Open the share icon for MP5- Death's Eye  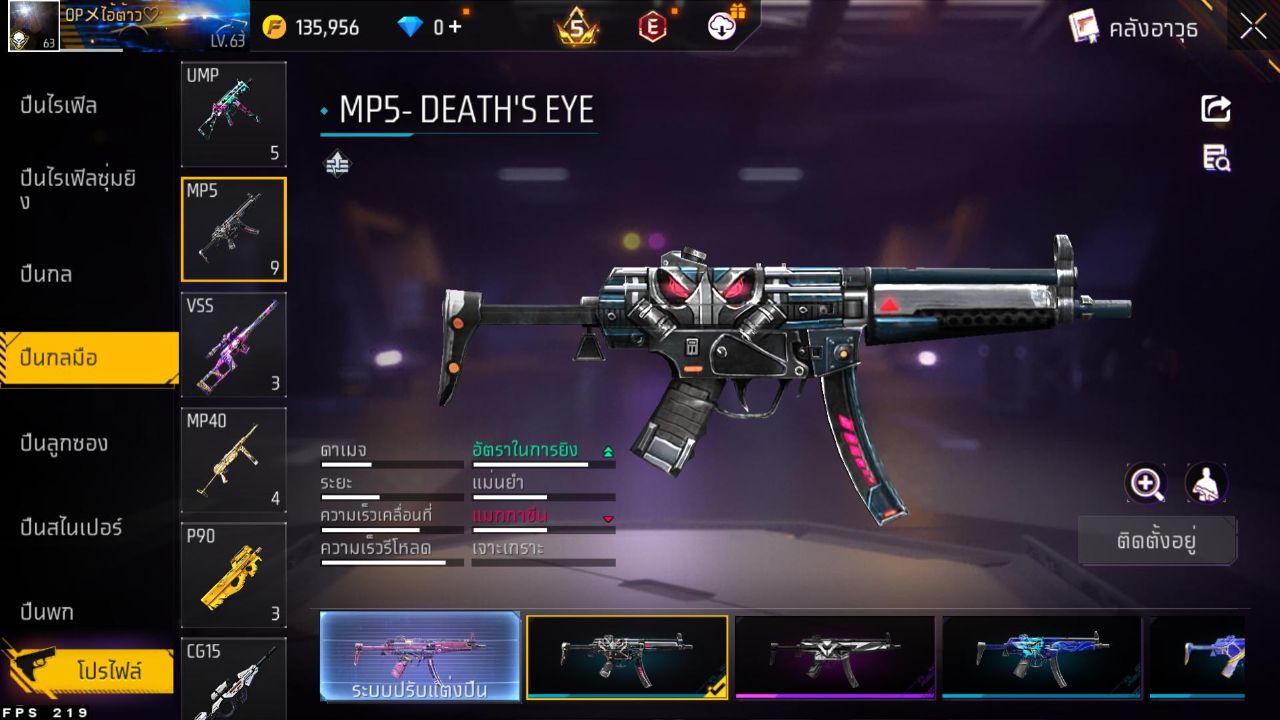[x=1215, y=109]
